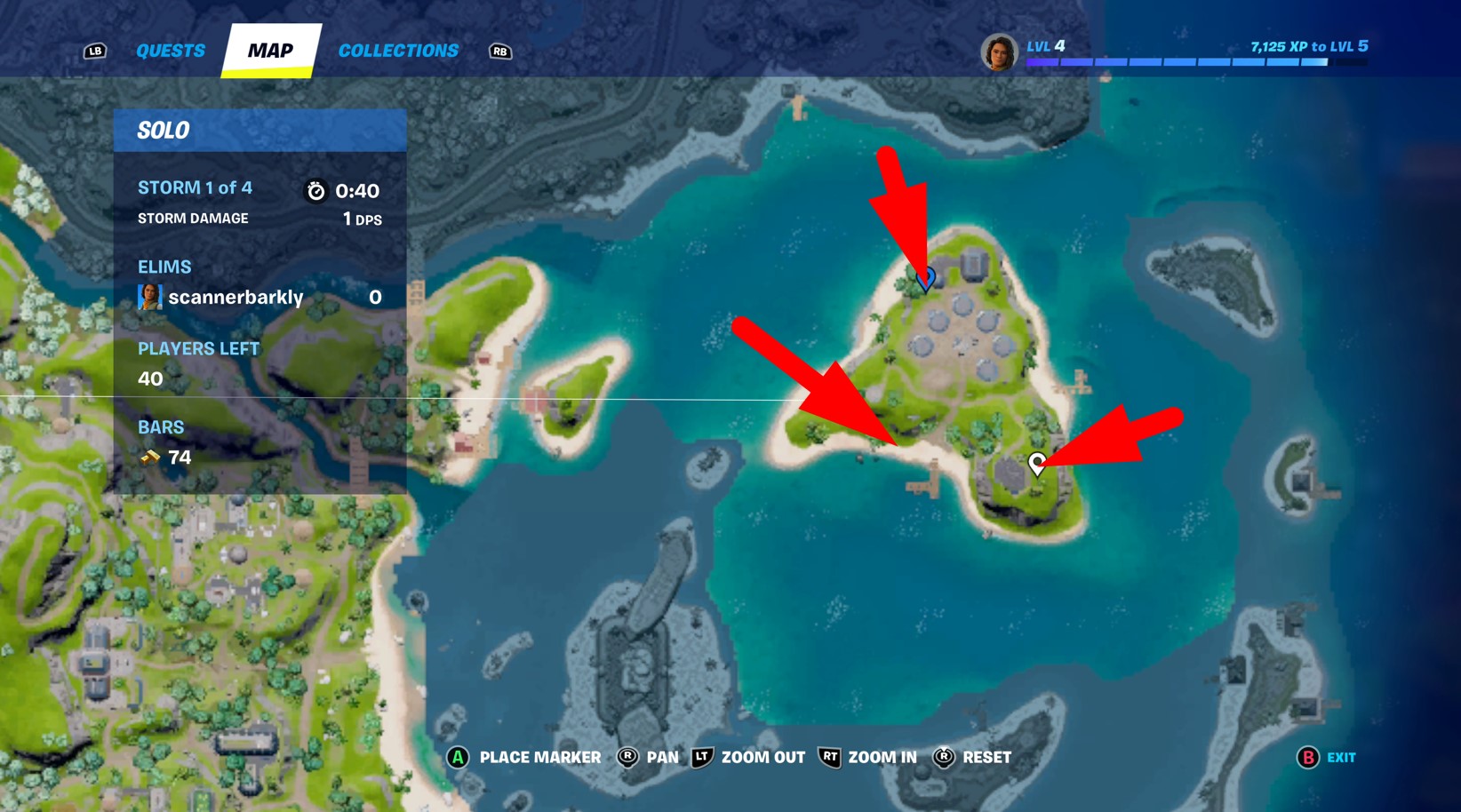
Task: Click scannerbarkly's avatar in the Elims list
Action: [x=150, y=296]
